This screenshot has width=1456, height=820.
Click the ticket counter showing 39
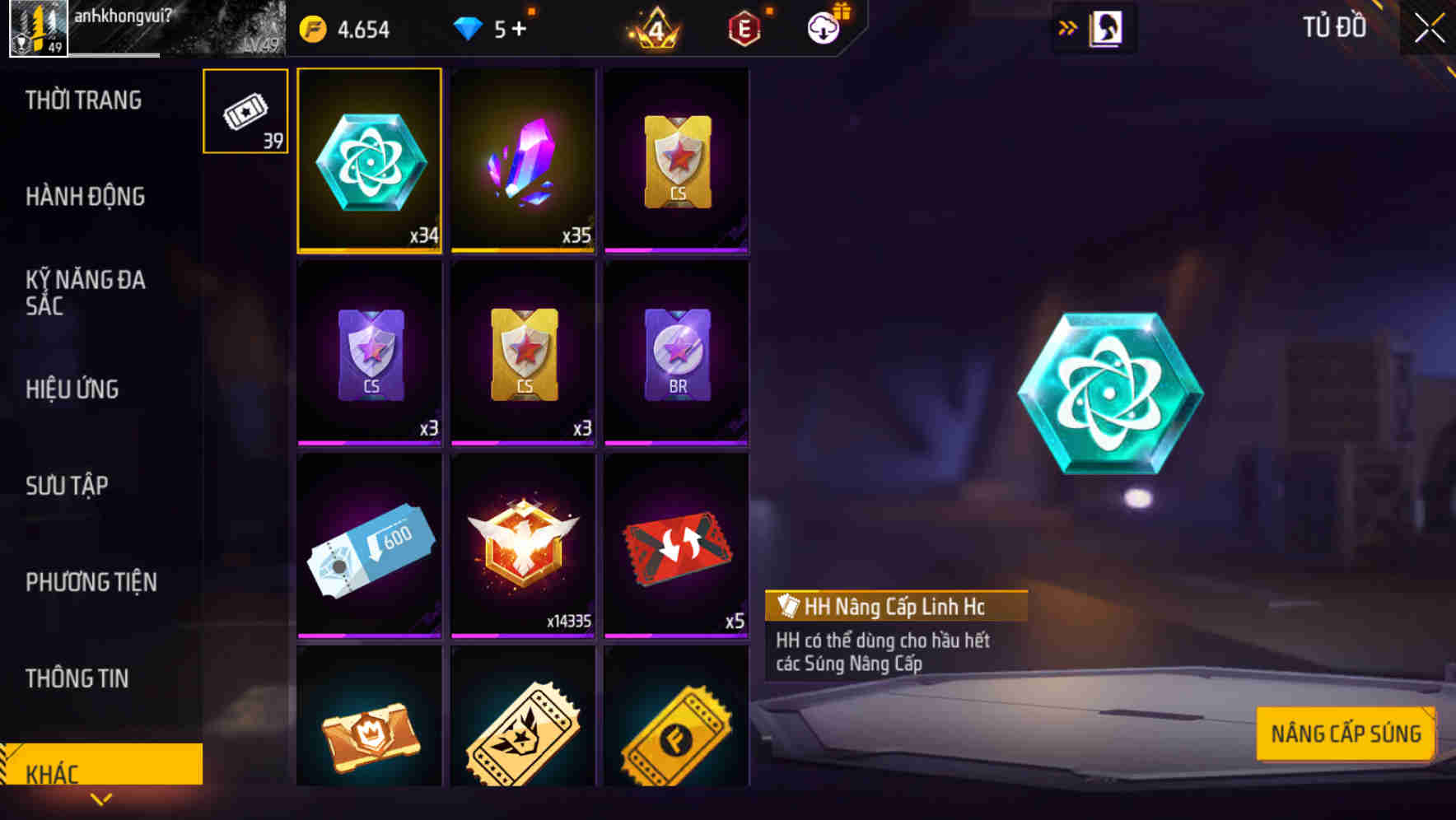pos(245,111)
